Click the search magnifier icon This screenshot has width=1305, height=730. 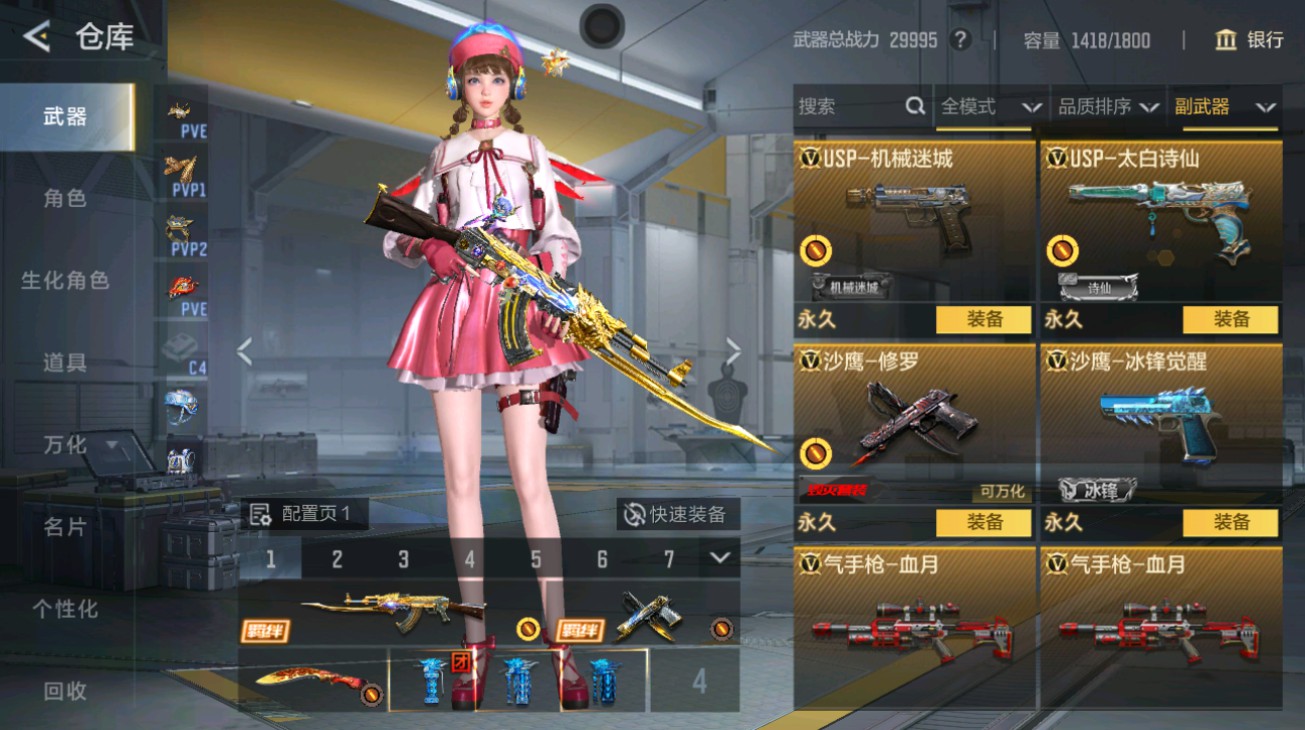point(915,106)
